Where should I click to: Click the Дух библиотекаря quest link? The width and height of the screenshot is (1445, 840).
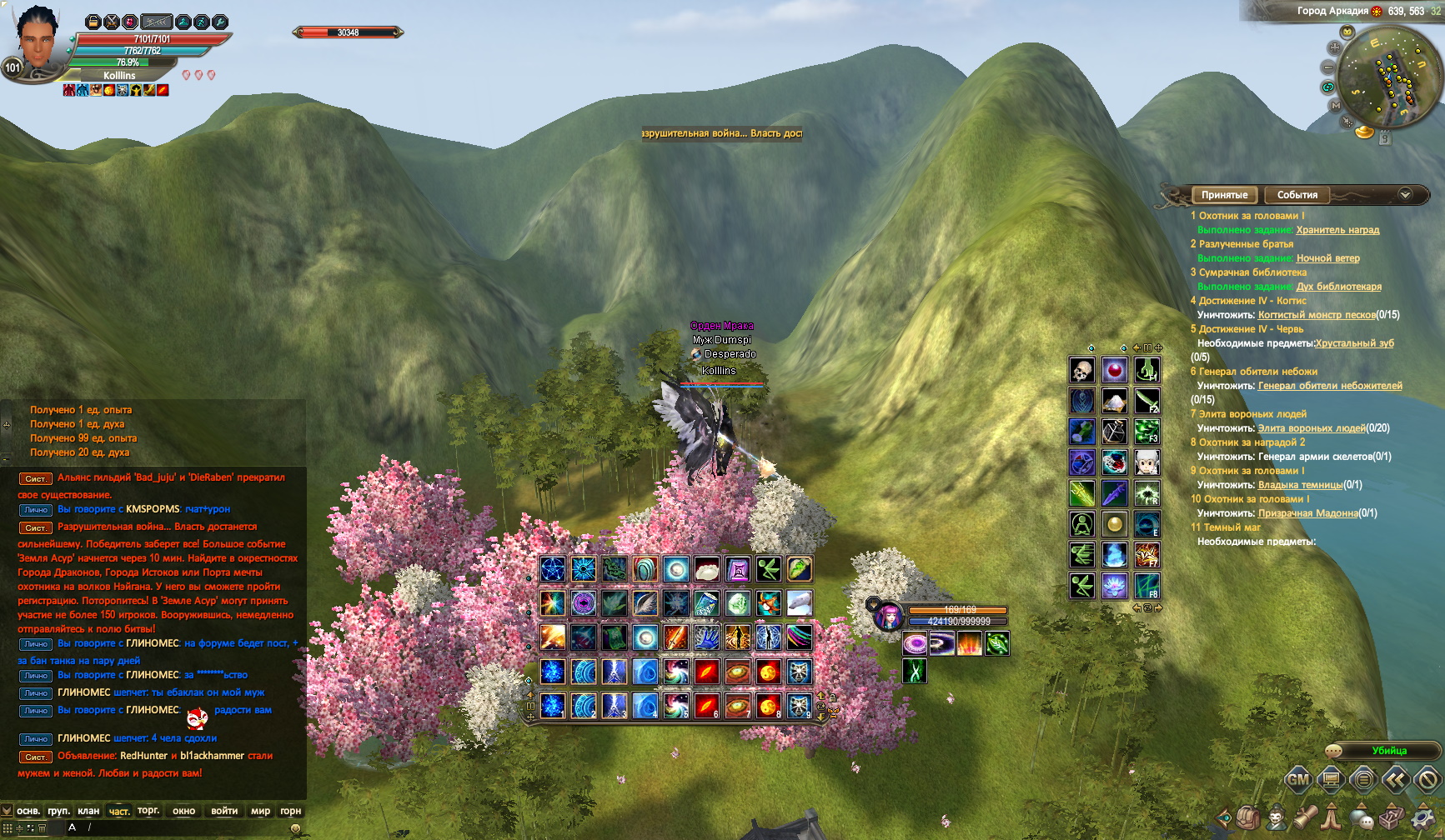tap(1338, 287)
